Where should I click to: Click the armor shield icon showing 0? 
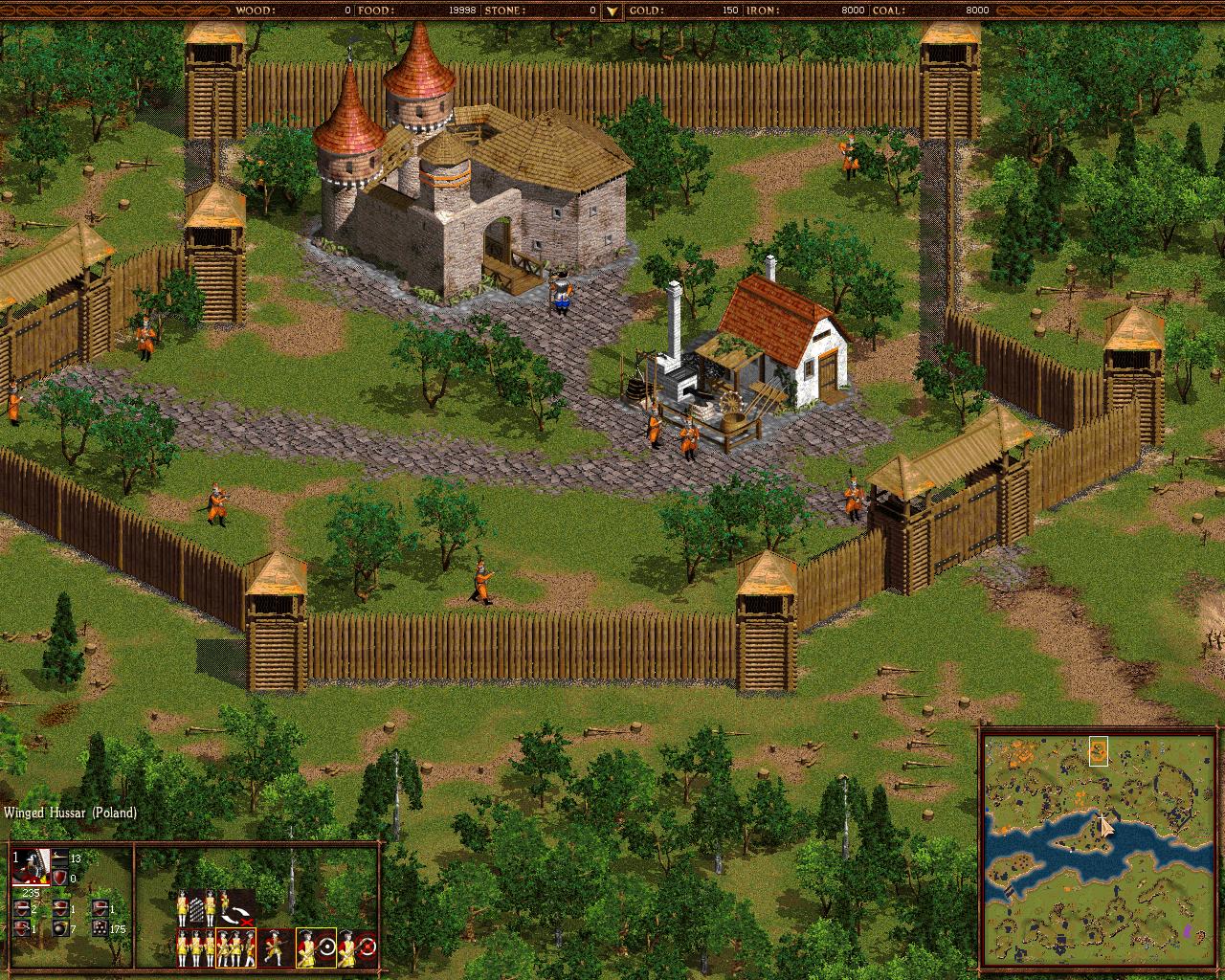coord(59,877)
